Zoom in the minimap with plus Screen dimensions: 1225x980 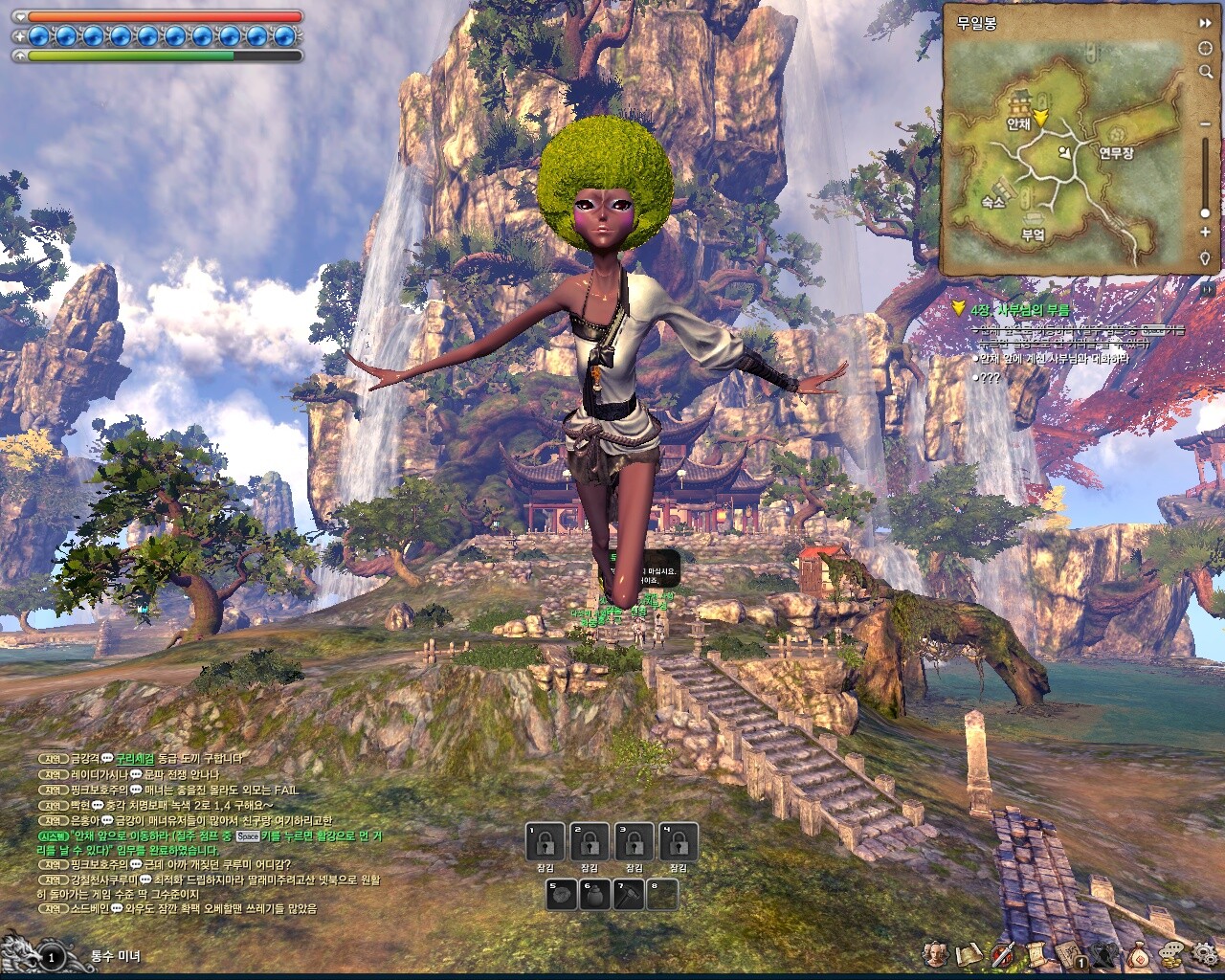tap(1206, 234)
